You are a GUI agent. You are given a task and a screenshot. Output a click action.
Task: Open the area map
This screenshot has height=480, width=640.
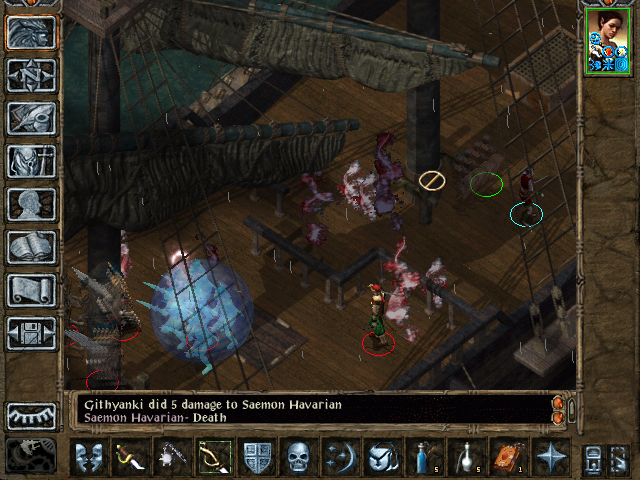click(32, 75)
